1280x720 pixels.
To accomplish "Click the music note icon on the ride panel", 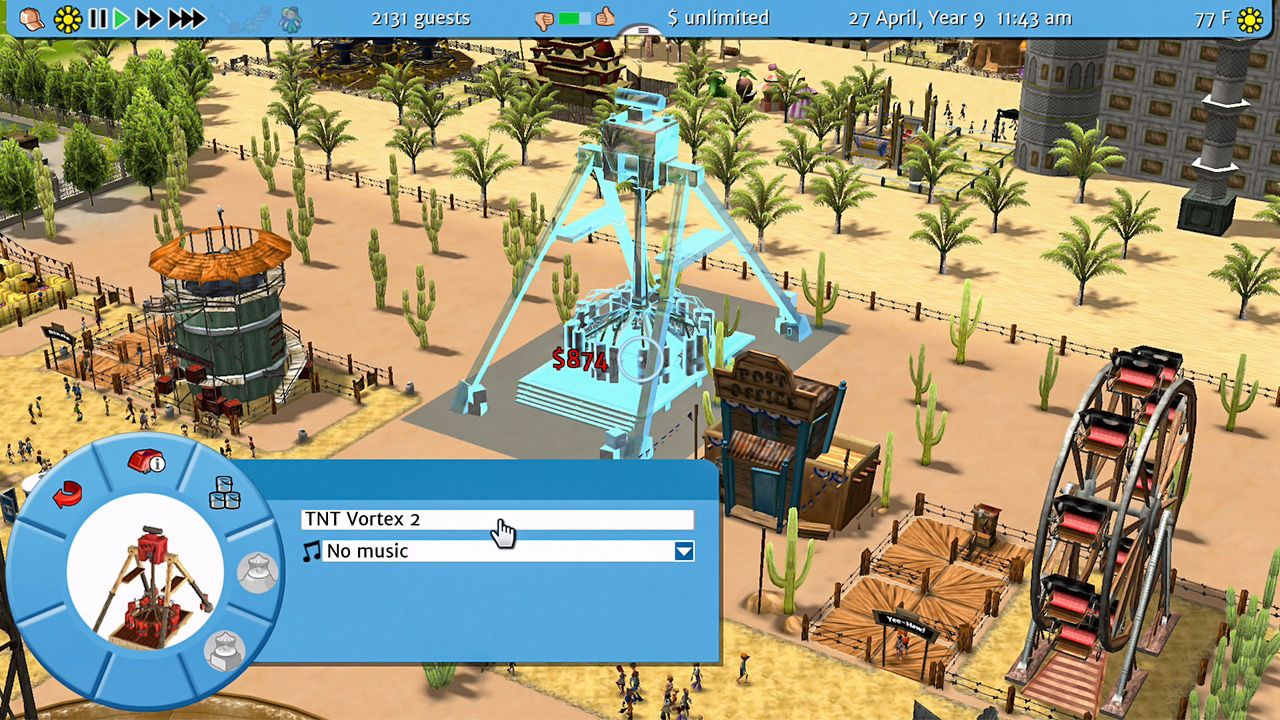I will (314, 550).
